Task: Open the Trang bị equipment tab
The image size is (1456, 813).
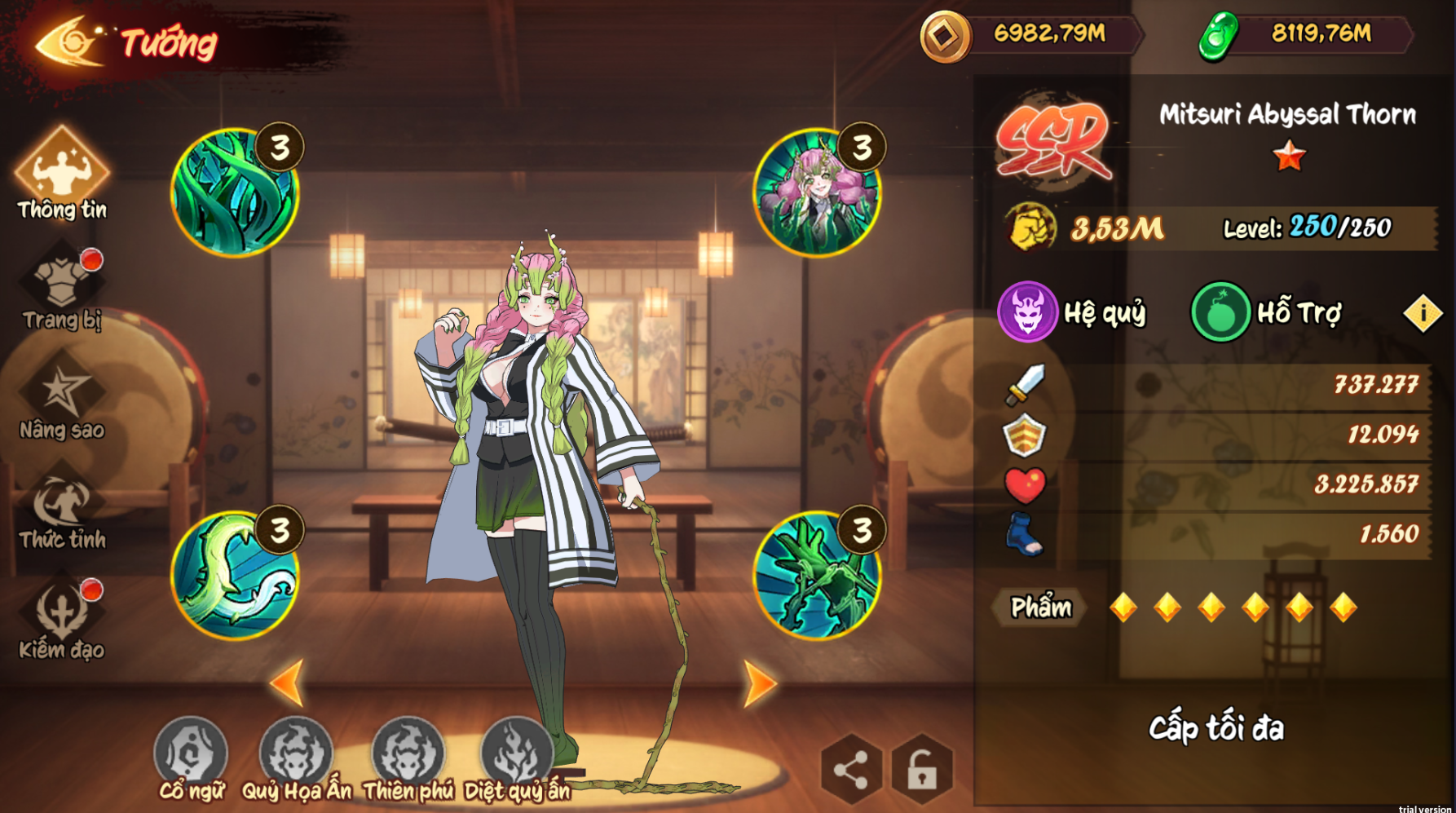Action: pos(62,287)
